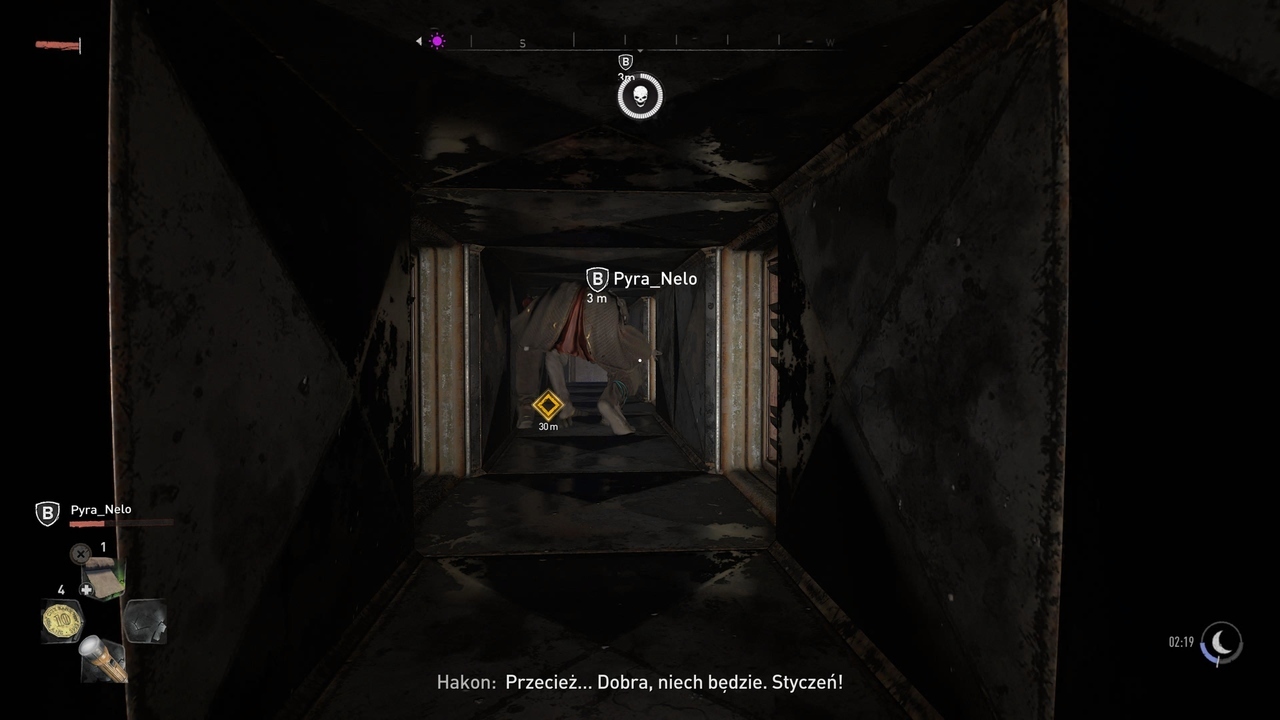Click Pyra_Nelo's B badge shield above their character

pyautogui.click(x=597, y=279)
